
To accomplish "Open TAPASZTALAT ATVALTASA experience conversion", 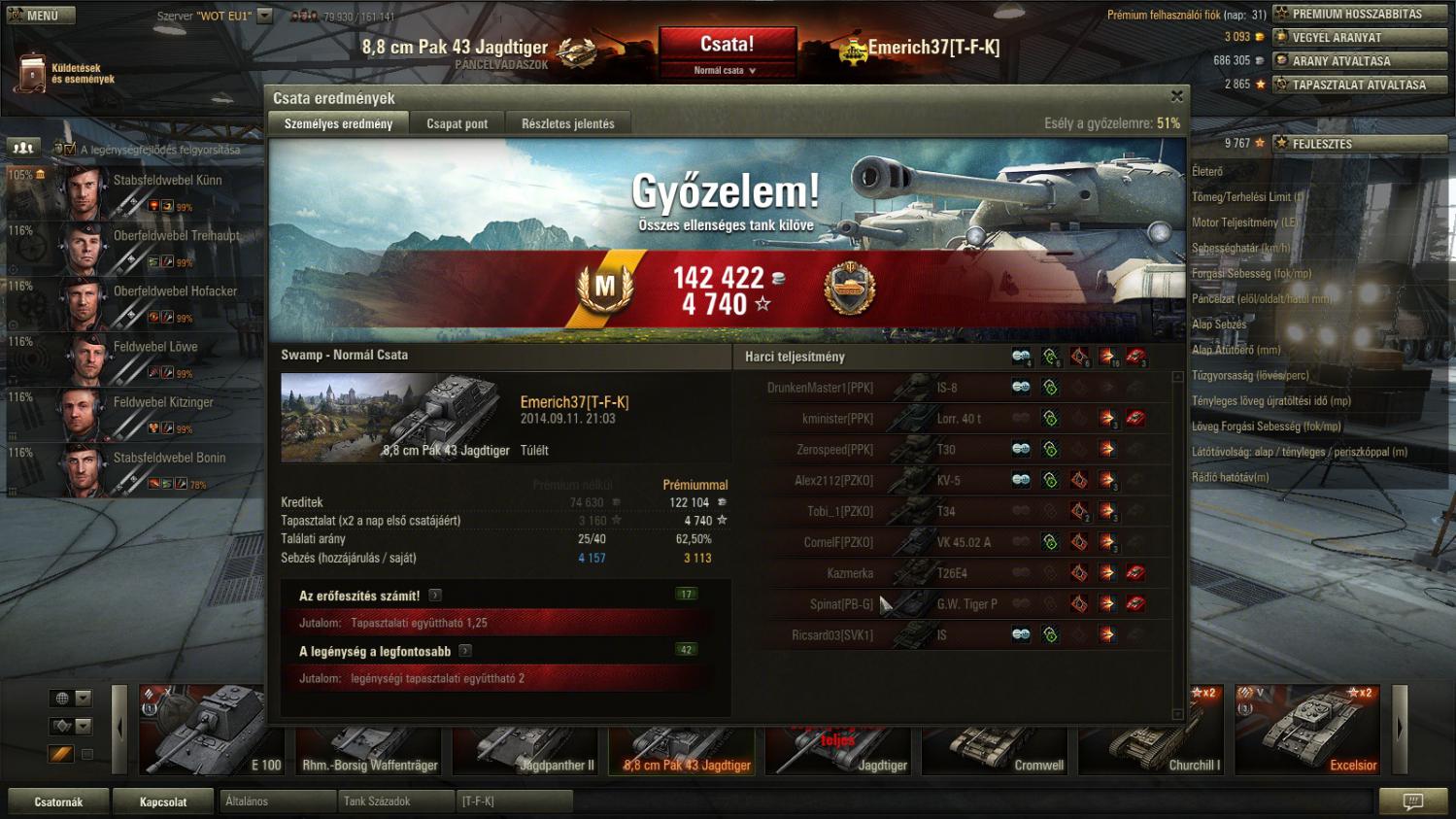I will pyautogui.click(x=1358, y=85).
